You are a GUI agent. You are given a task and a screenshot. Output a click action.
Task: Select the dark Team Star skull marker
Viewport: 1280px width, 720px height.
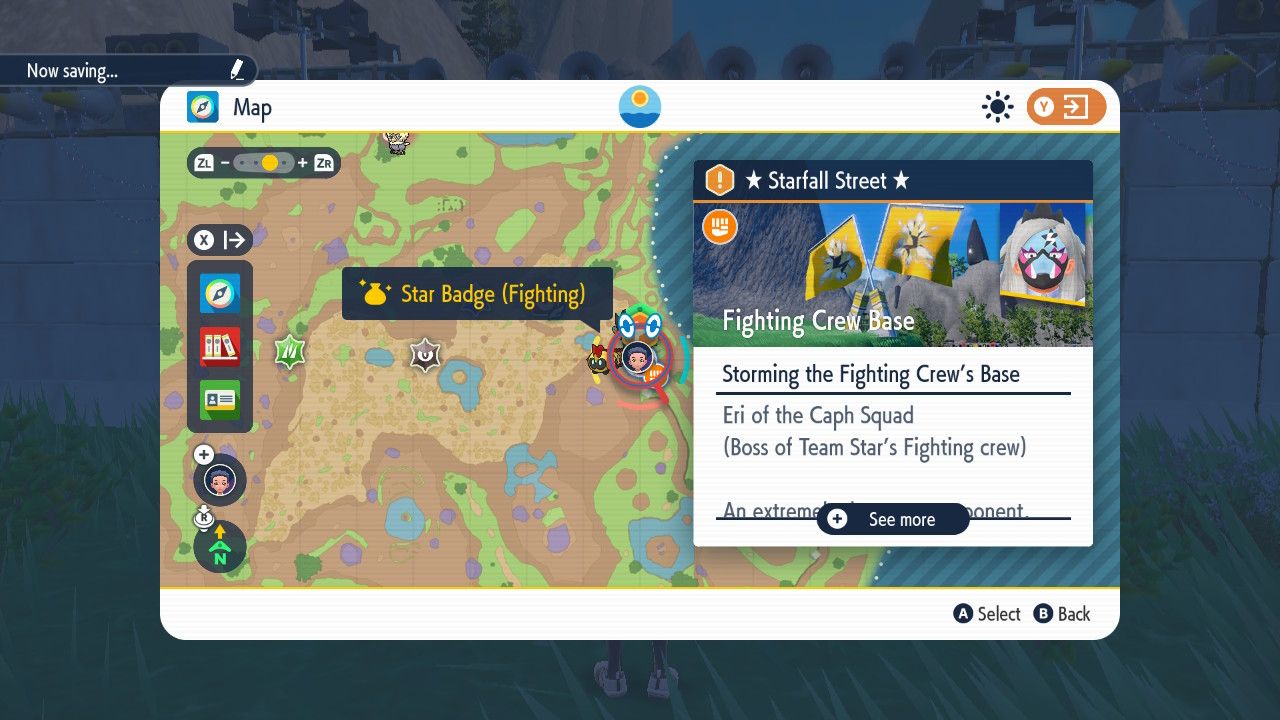point(424,356)
